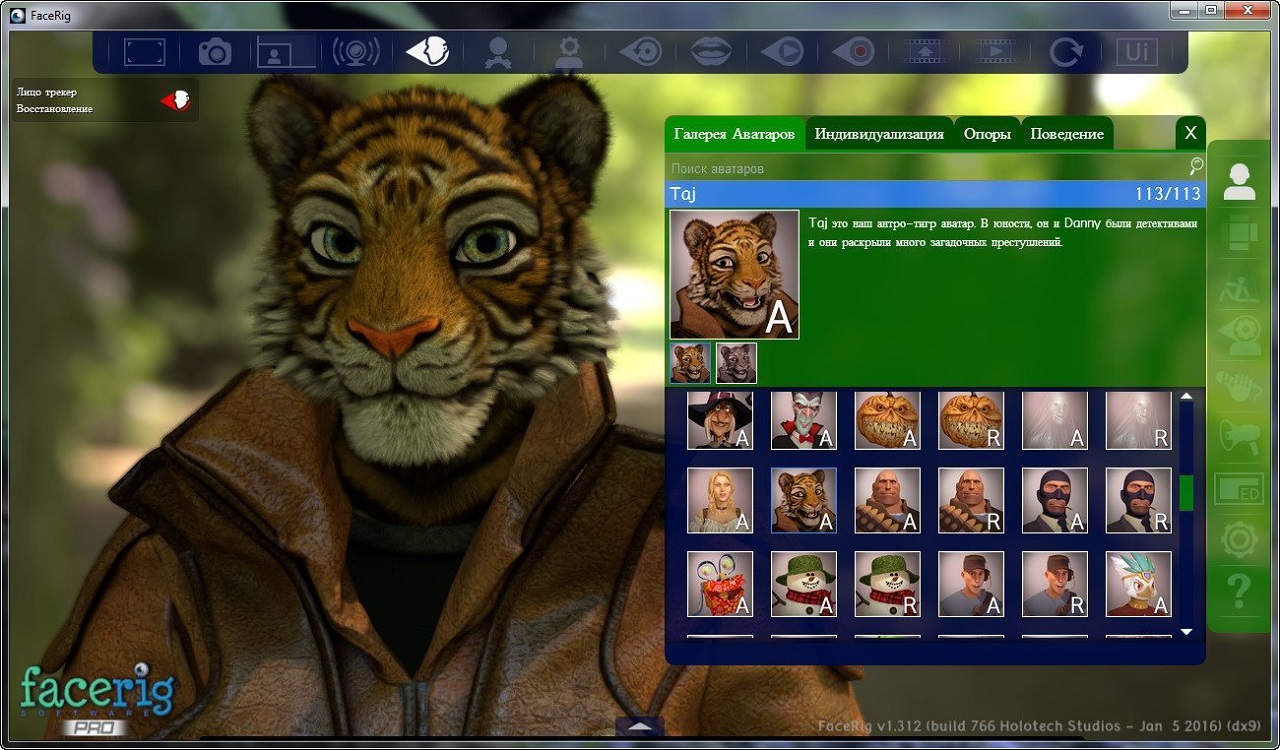Click the lips toolbar icon
1280x750 pixels.
(x=712, y=51)
